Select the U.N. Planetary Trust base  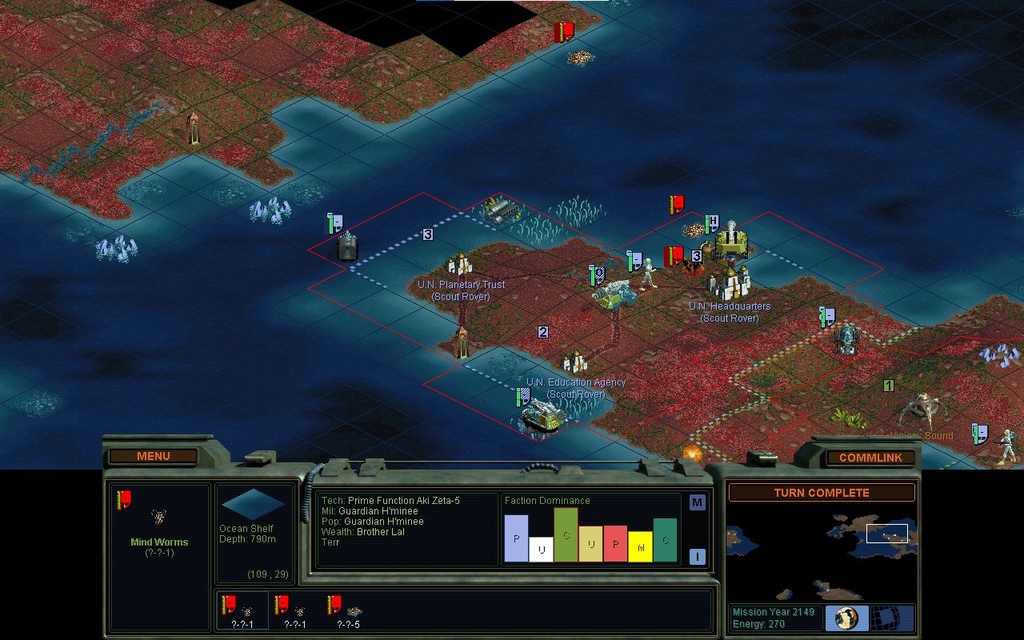tap(460, 266)
